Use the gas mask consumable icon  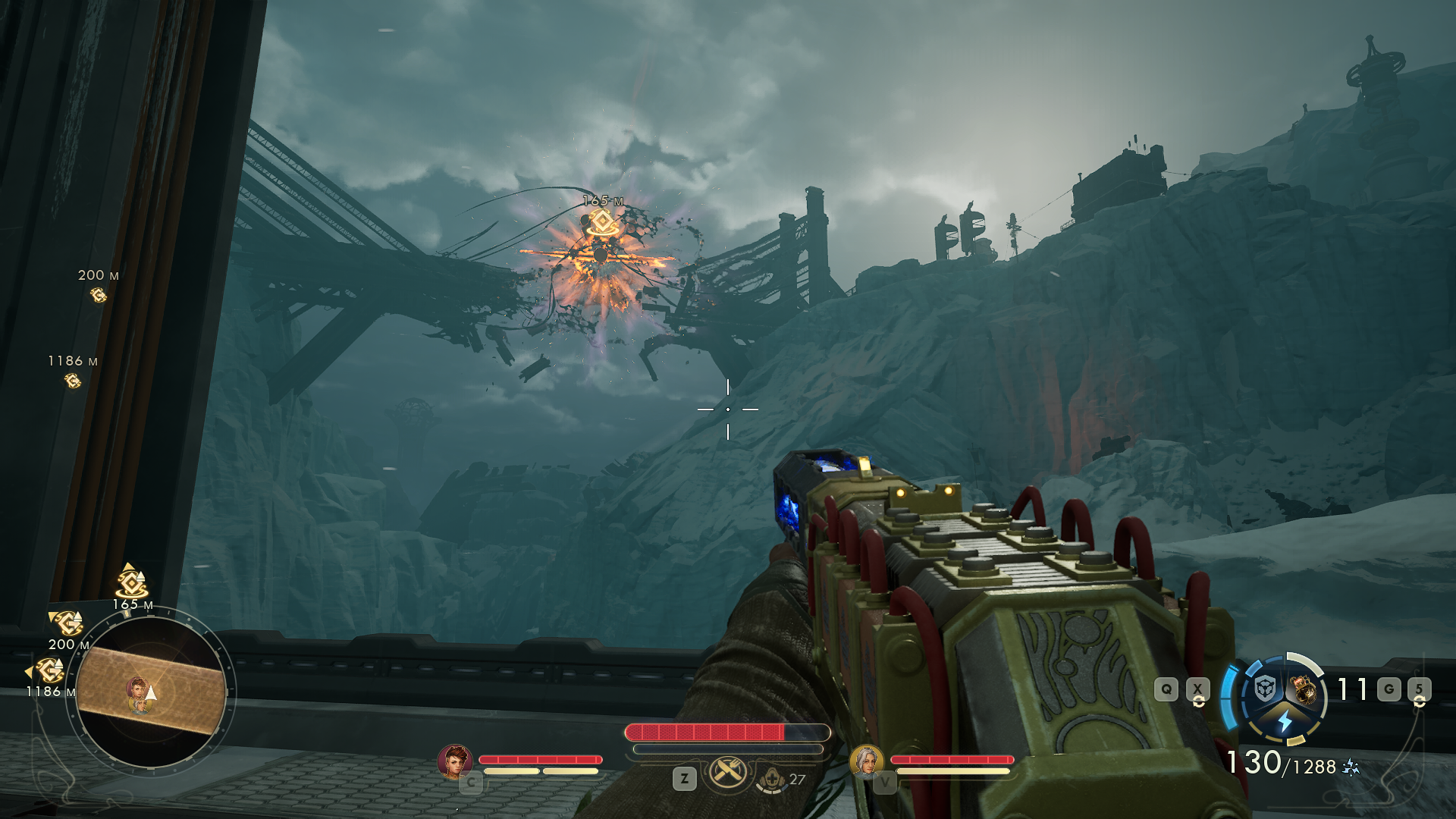(x=772, y=779)
